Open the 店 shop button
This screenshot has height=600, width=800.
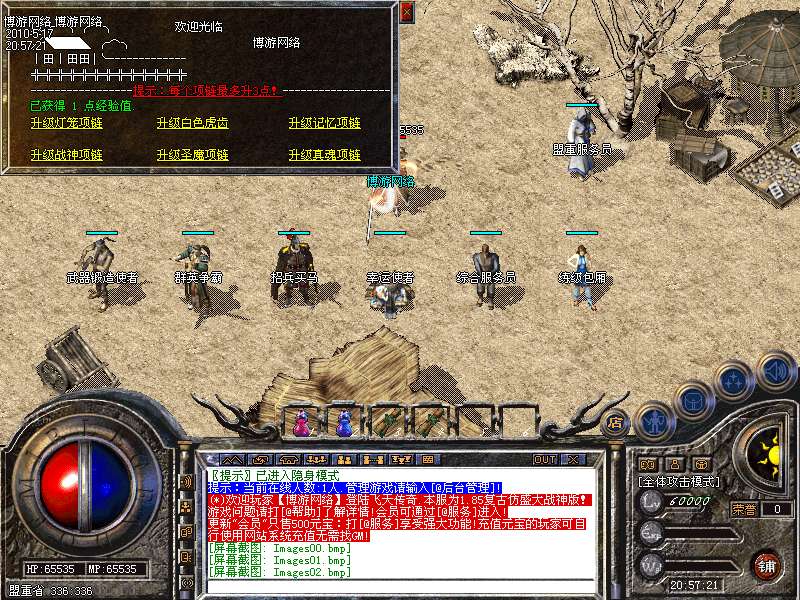tap(616, 421)
